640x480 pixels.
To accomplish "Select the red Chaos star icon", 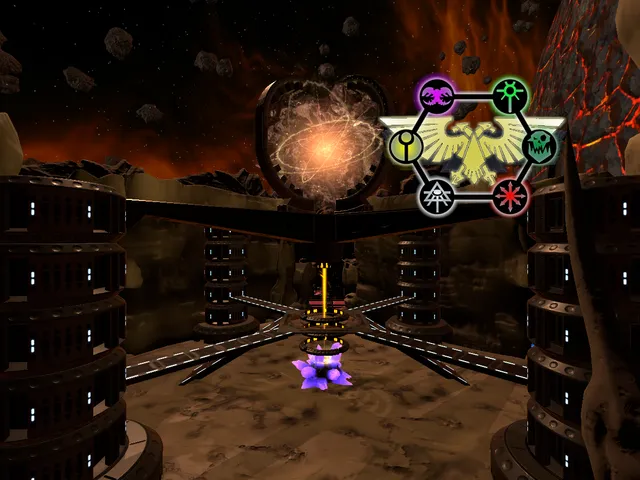I will click(x=510, y=193).
